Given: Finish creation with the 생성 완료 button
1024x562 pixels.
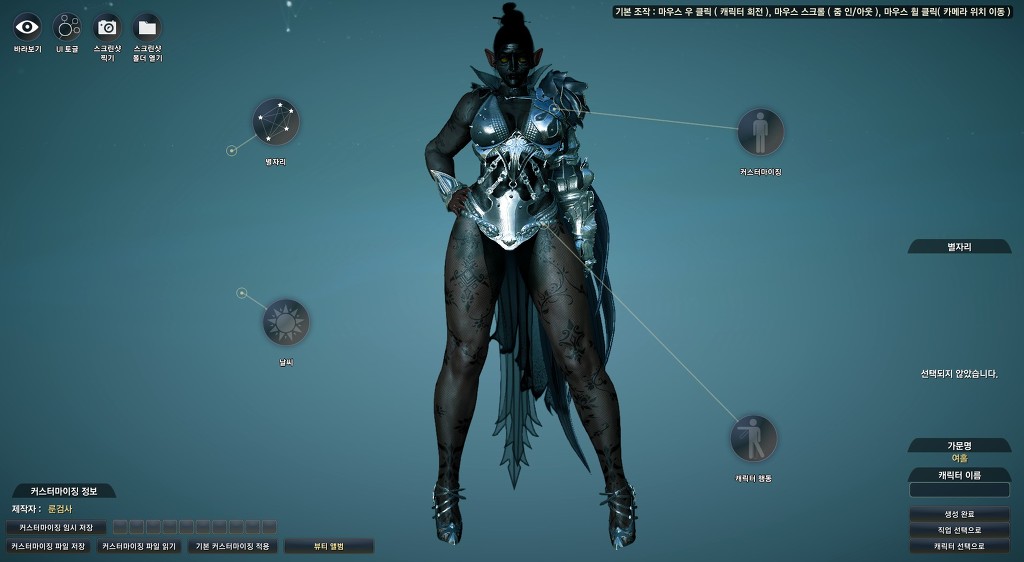Looking at the screenshot, I should 959,515.
